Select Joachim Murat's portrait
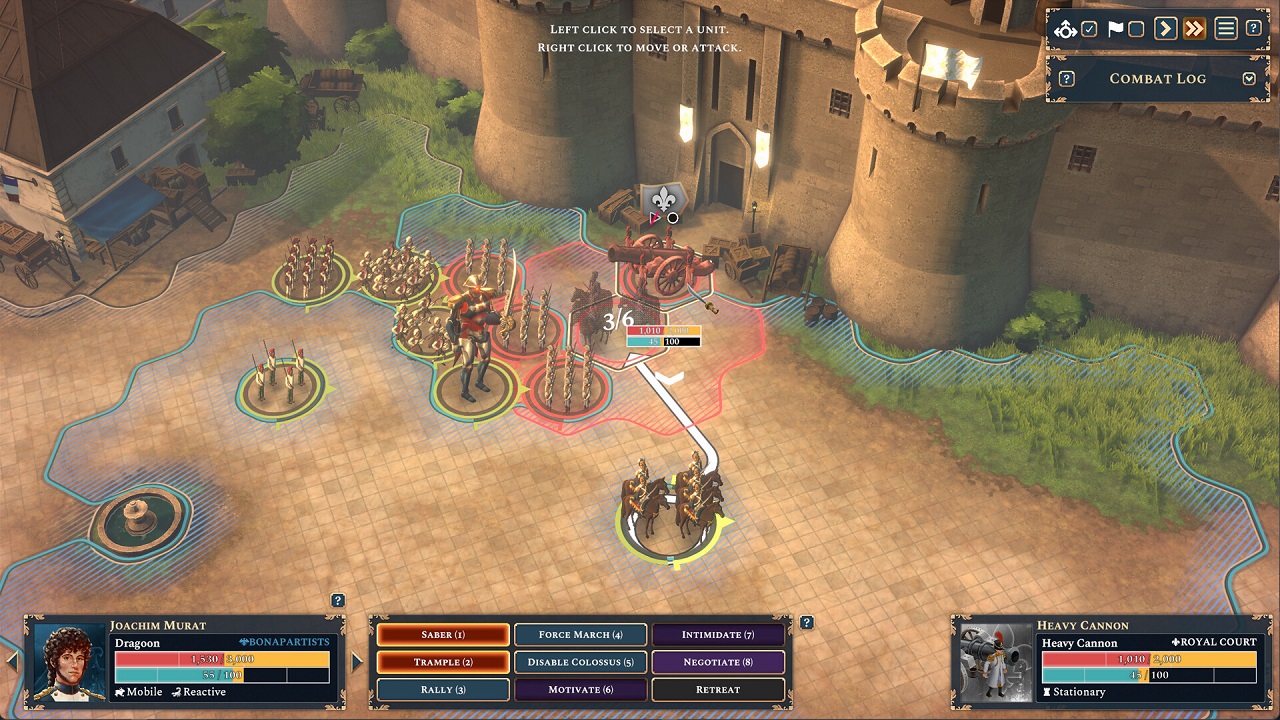The width and height of the screenshot is (1280, 720). pos(70,660)
